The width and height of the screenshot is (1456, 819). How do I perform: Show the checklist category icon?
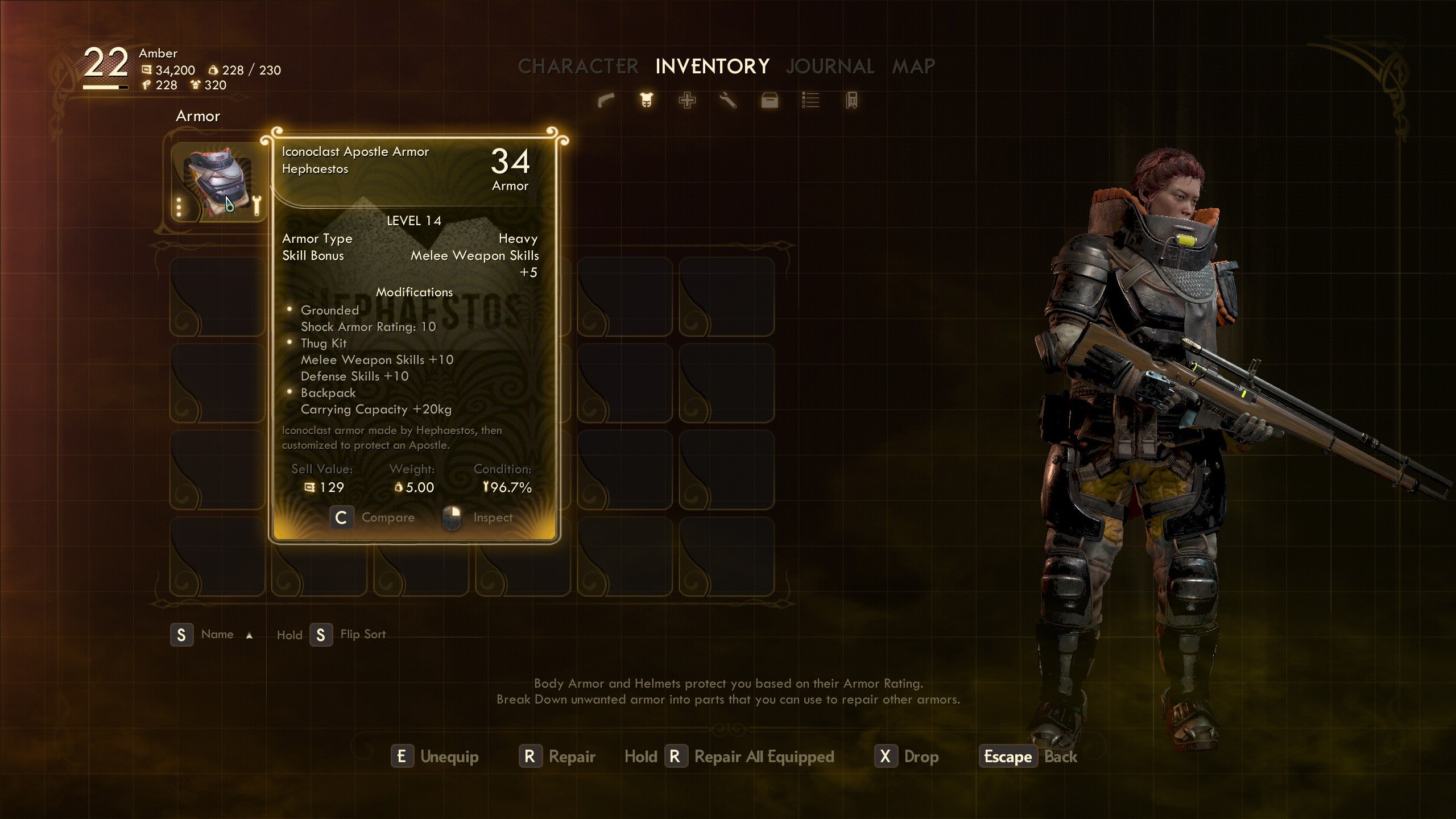click(x=810, y=101)
